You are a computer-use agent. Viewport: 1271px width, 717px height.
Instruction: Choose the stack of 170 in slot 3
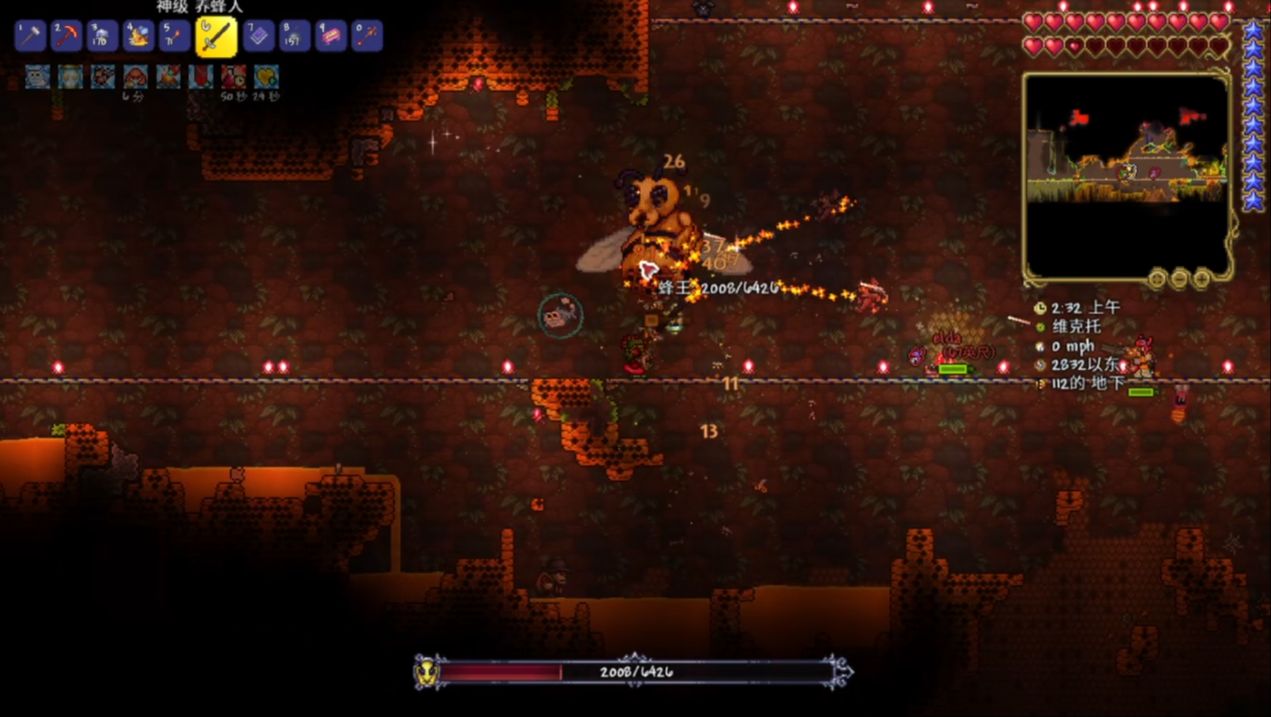[103, 36]
